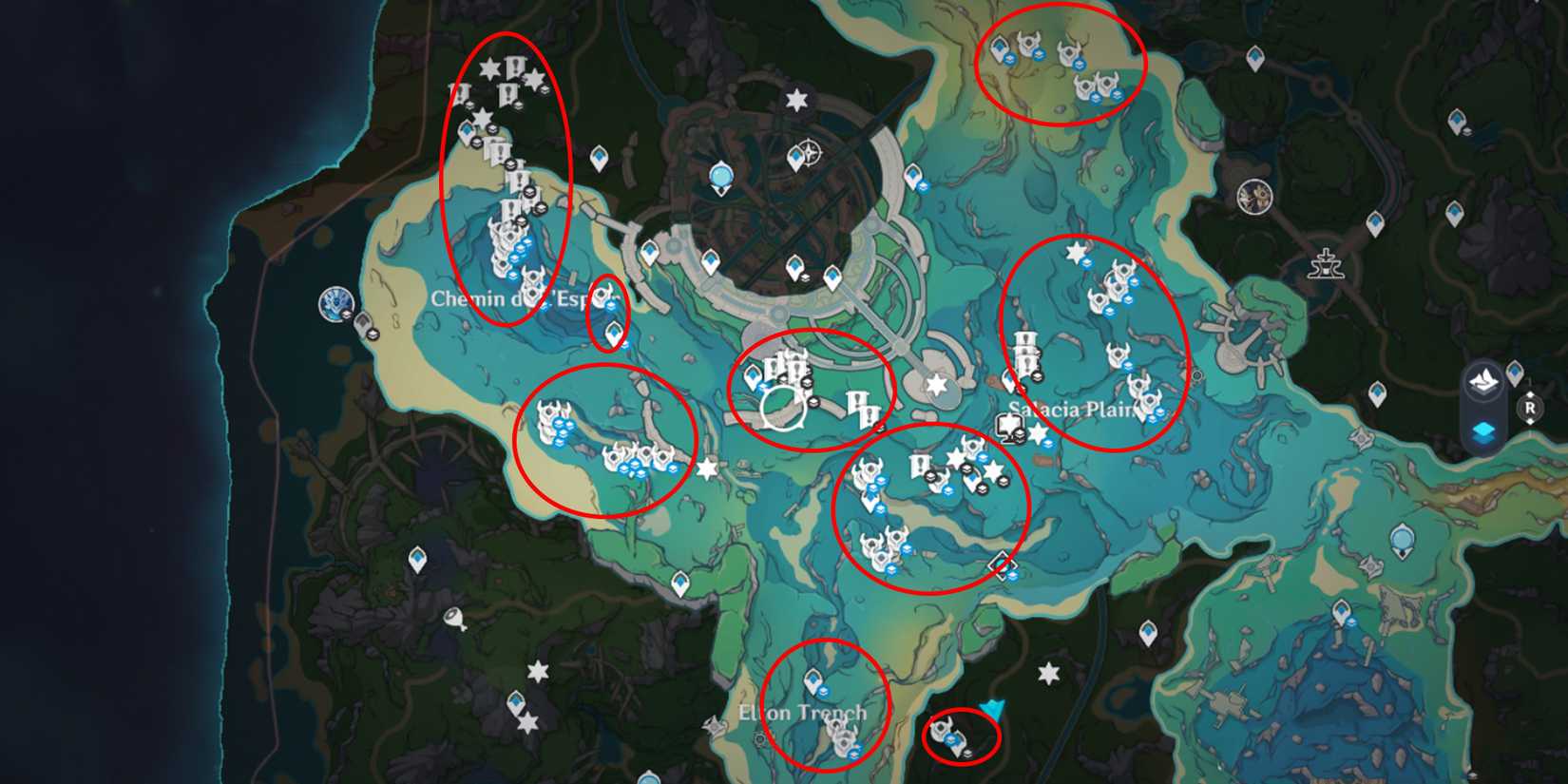Viewport: 1568px width, 784px height.
Task: Click the white ring marker in the central circle
Action: [782, 411]
